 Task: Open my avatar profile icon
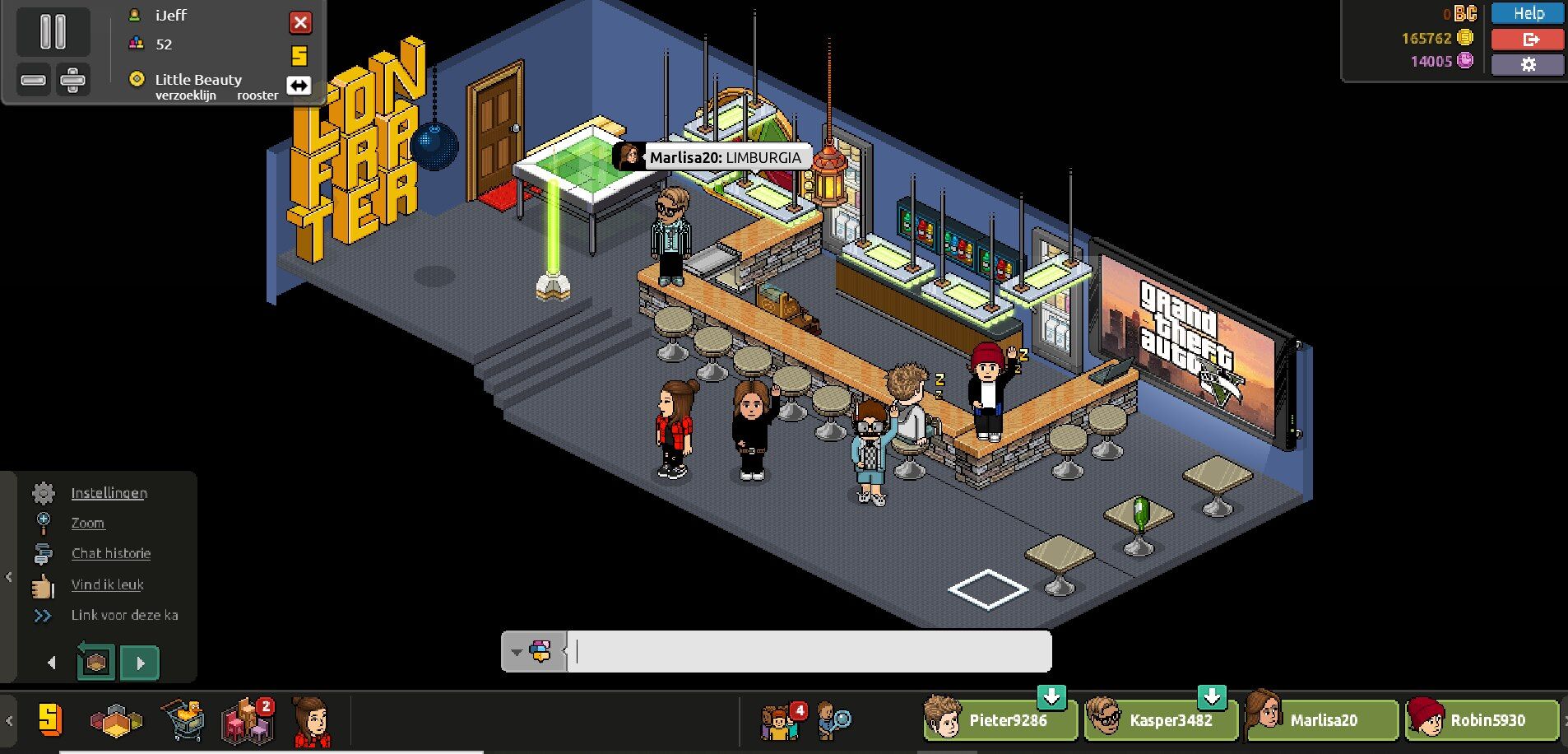pos(312,721)
